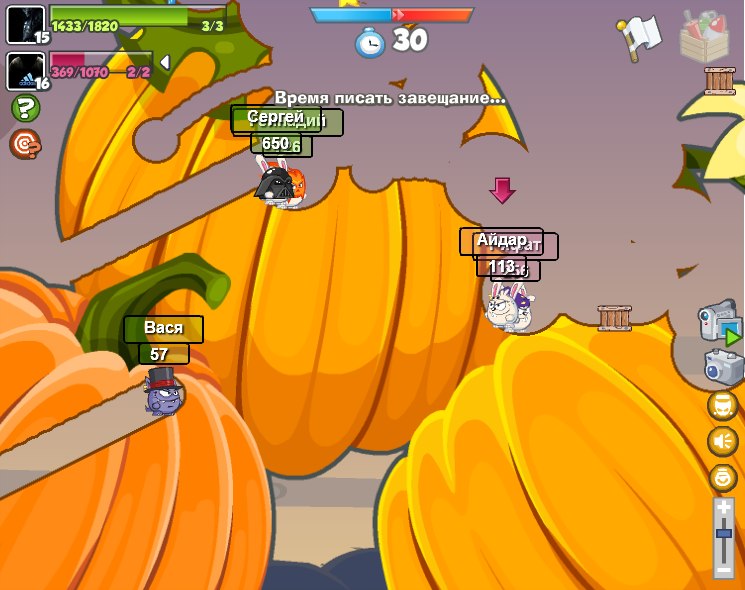Open the weapons crate inventory

point(704,35)
